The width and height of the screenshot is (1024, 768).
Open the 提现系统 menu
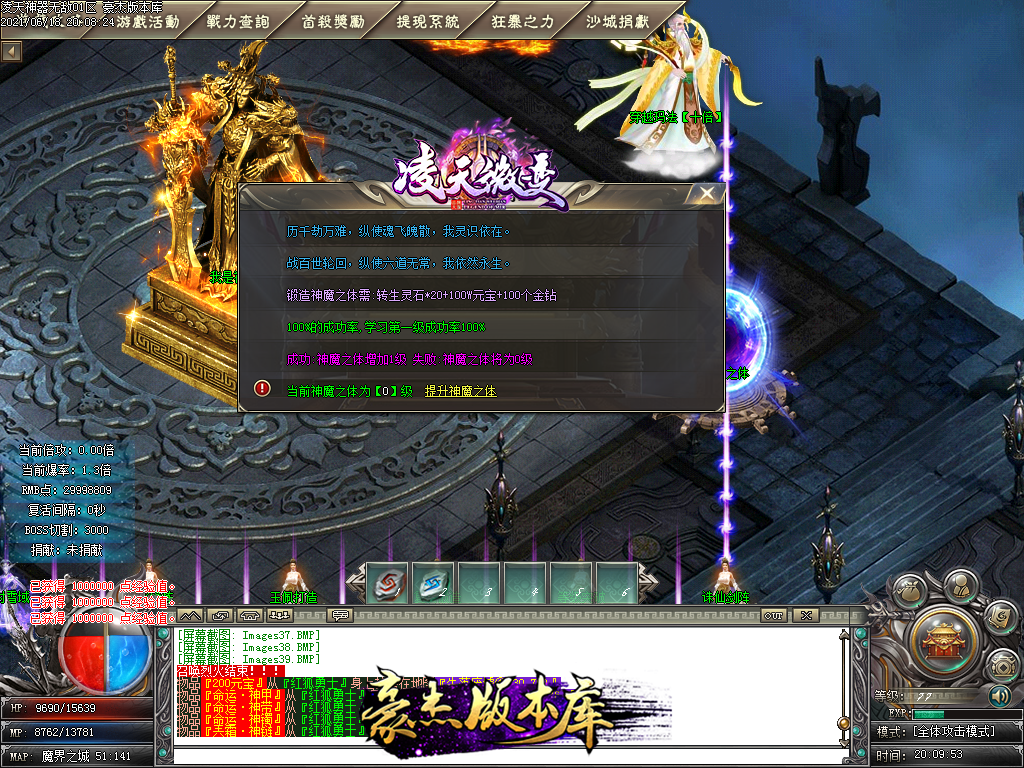[428, 21]
